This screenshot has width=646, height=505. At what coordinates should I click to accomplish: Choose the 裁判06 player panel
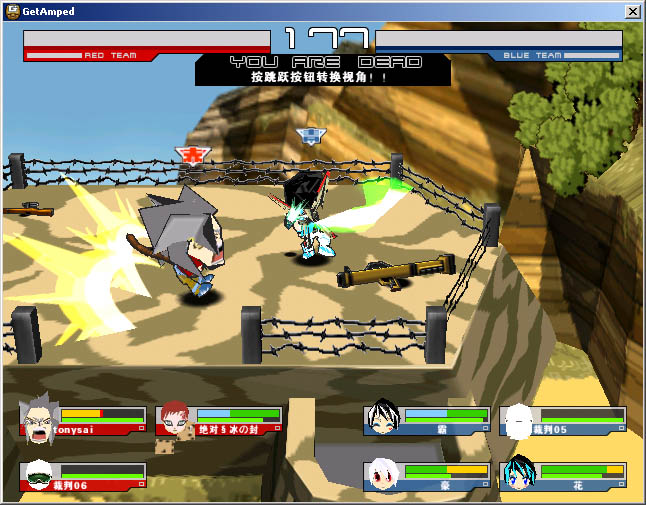click(x=84, y=477)
